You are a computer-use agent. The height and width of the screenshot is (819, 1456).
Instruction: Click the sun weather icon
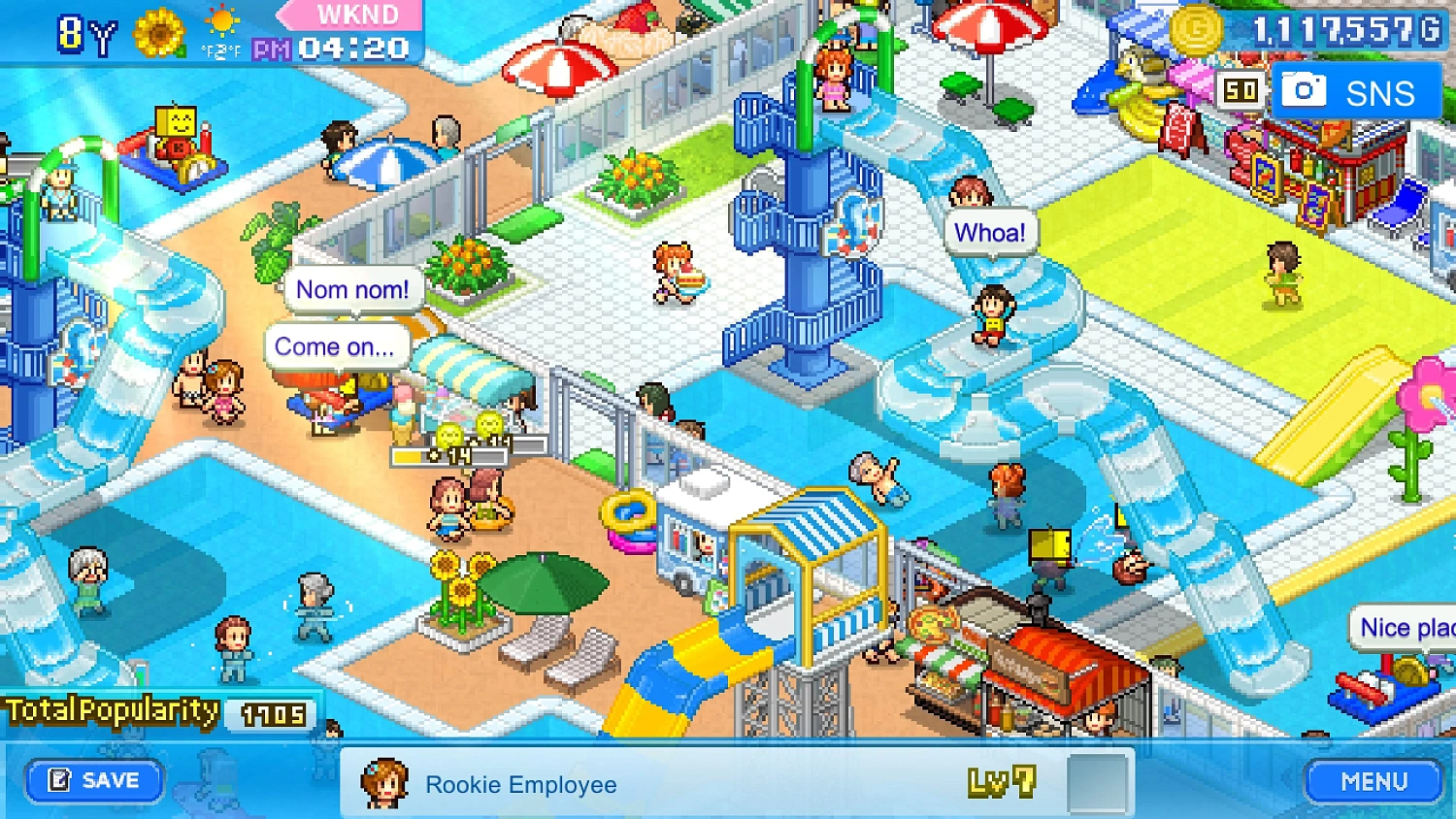(x=220, y=21)
